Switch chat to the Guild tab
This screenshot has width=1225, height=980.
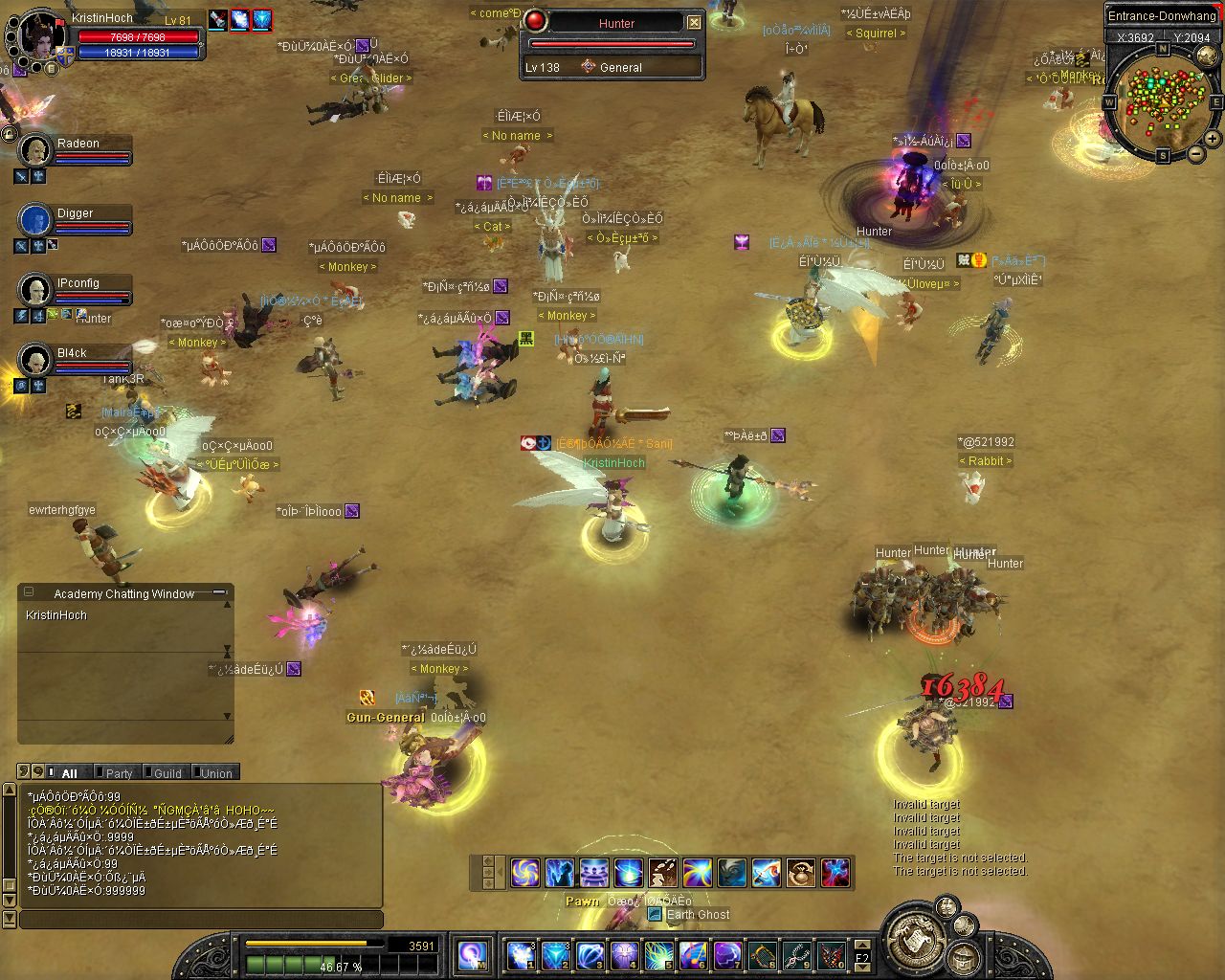167,773
